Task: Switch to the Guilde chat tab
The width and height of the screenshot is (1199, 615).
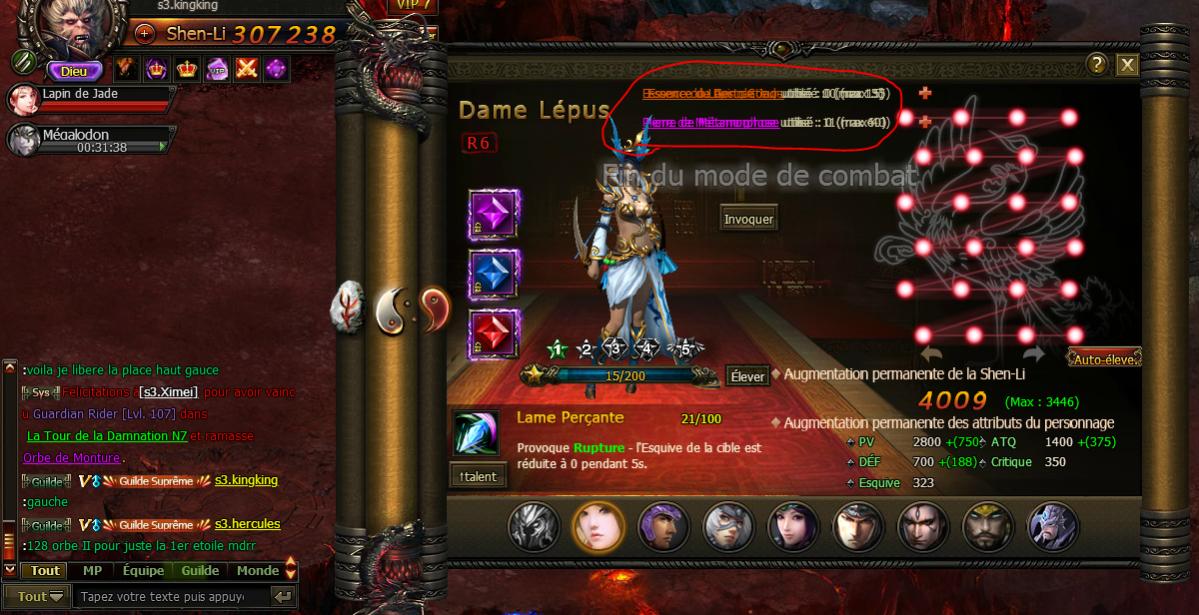Action: (200, 570)
